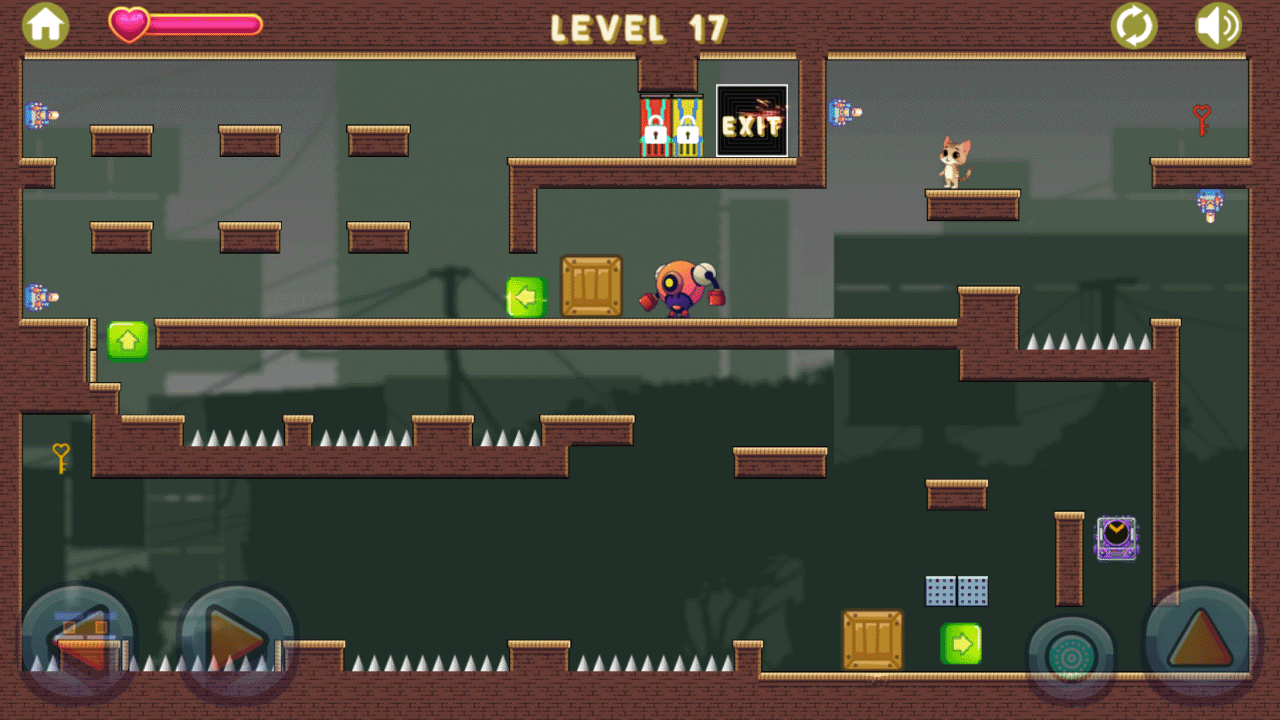The image size is (1280, 720).
Task: Click the green left-arrow block beside the crate
Action: click(528, 296)
